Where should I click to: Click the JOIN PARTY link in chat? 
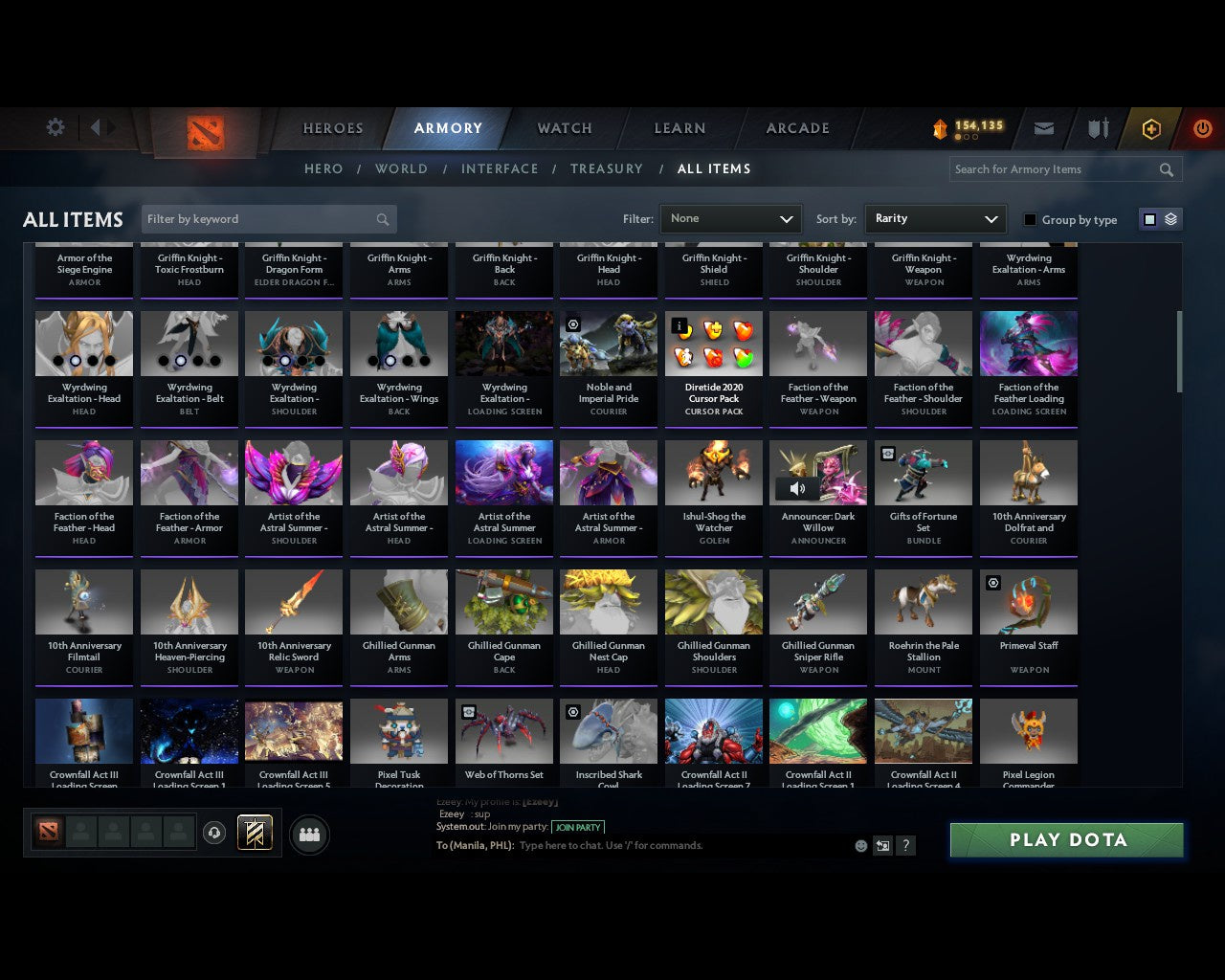pyautogui.click(x=578, y=827)
